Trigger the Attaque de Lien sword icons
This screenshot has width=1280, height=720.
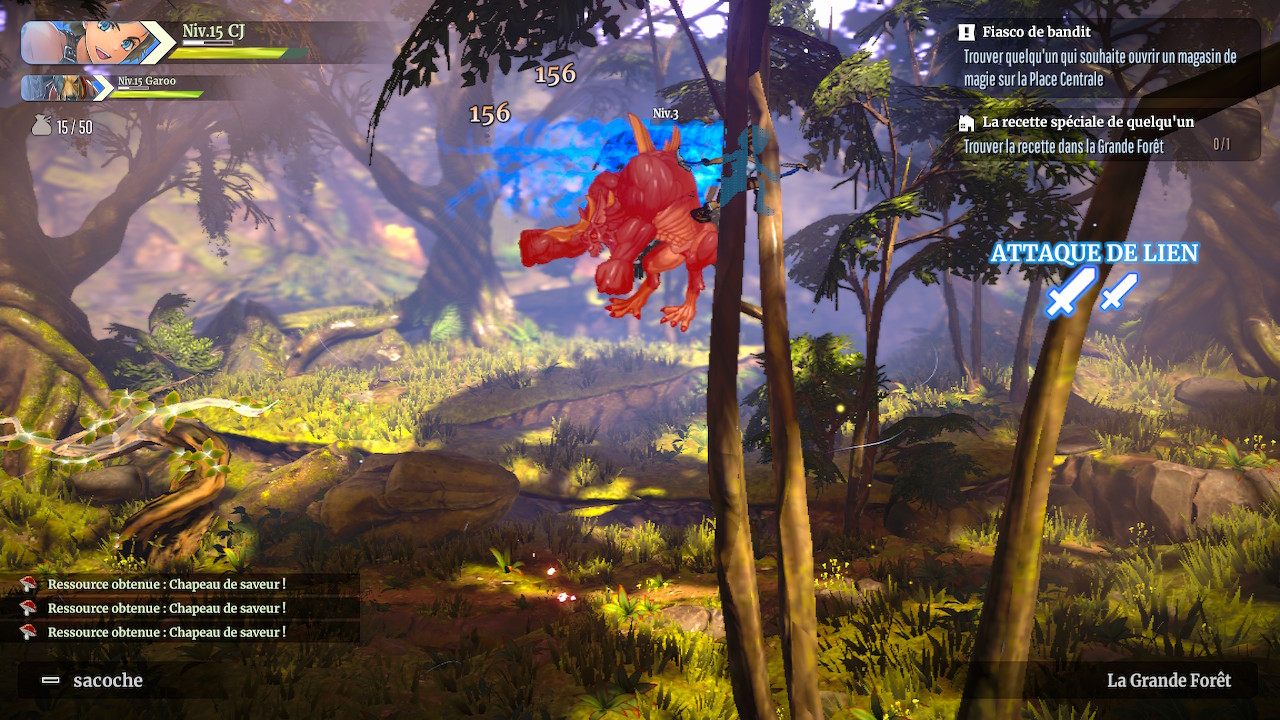(1091, 292)
